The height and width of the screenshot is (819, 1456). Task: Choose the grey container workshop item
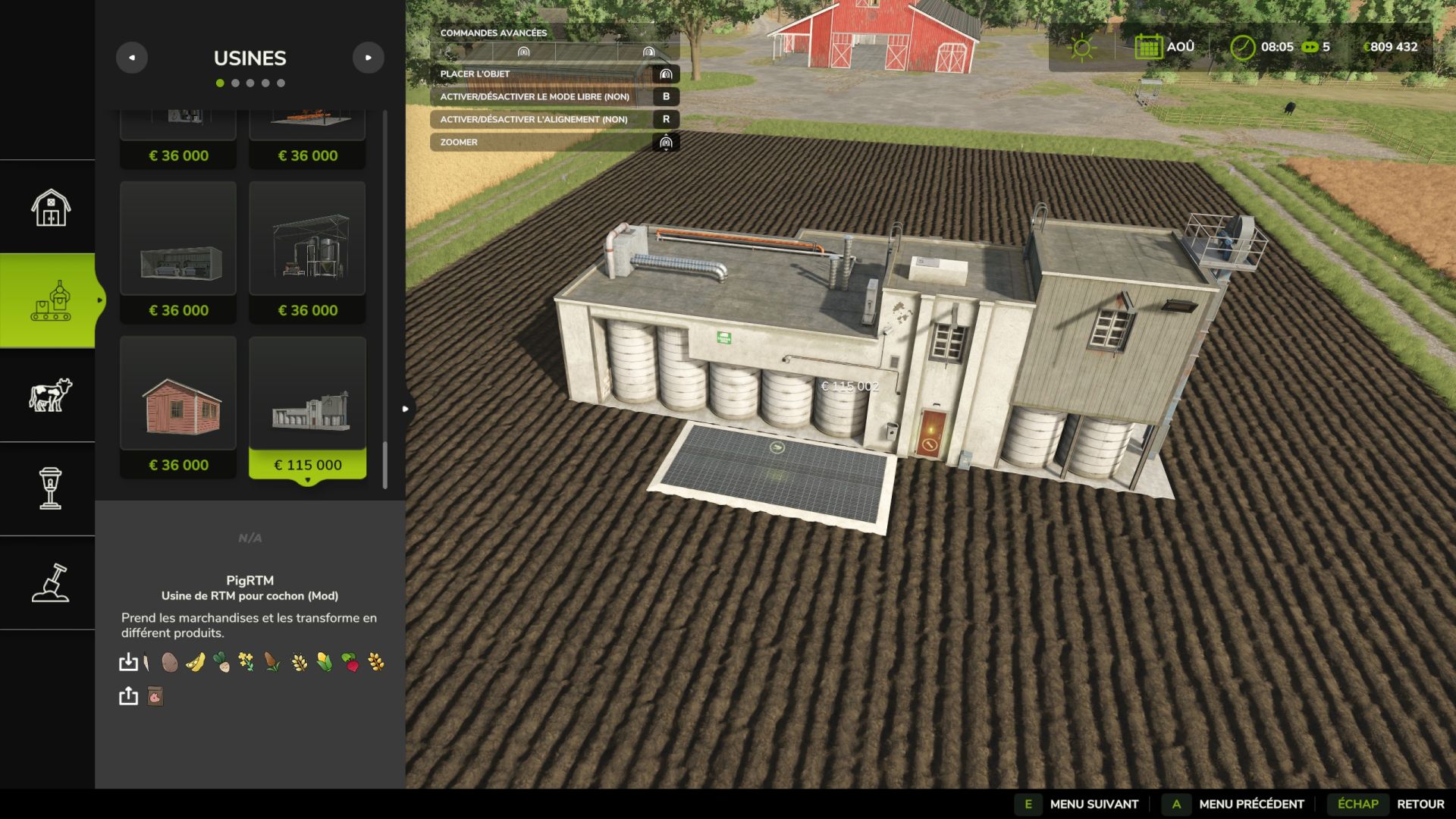[x=178, y=252]
